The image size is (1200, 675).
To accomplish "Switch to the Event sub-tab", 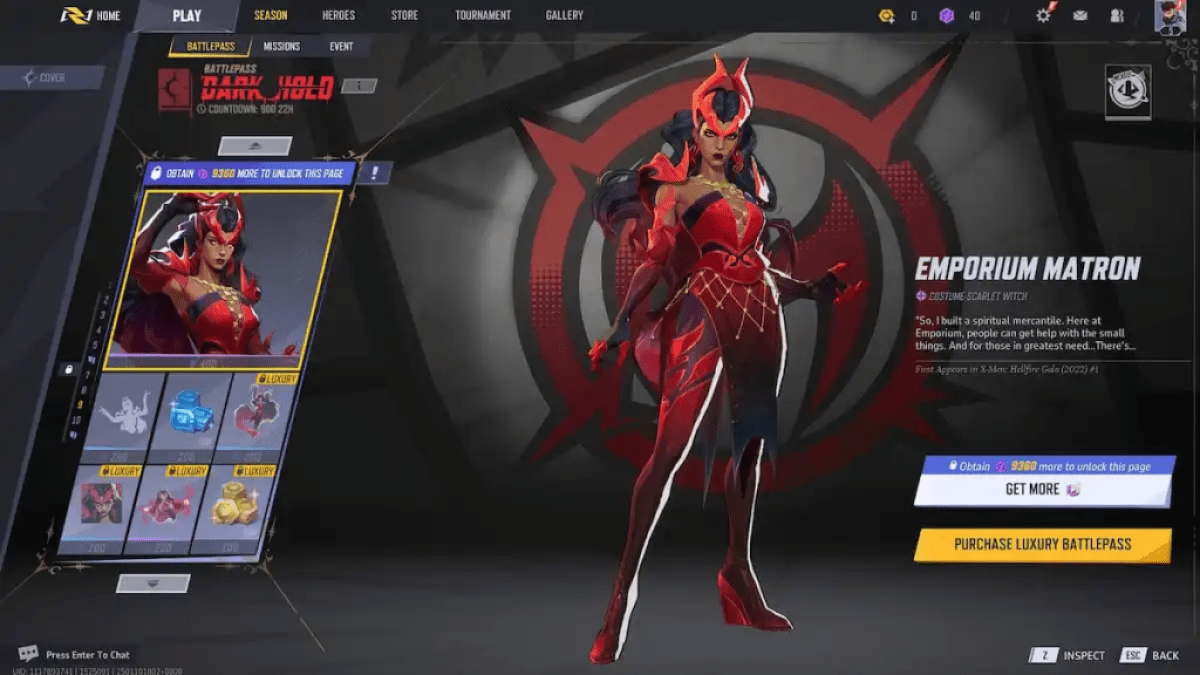I will tap(341, 47).
